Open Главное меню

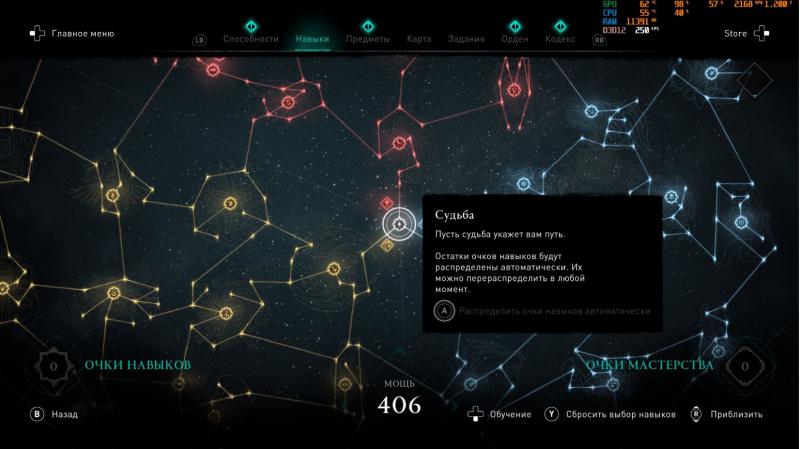tap(72, 34)
